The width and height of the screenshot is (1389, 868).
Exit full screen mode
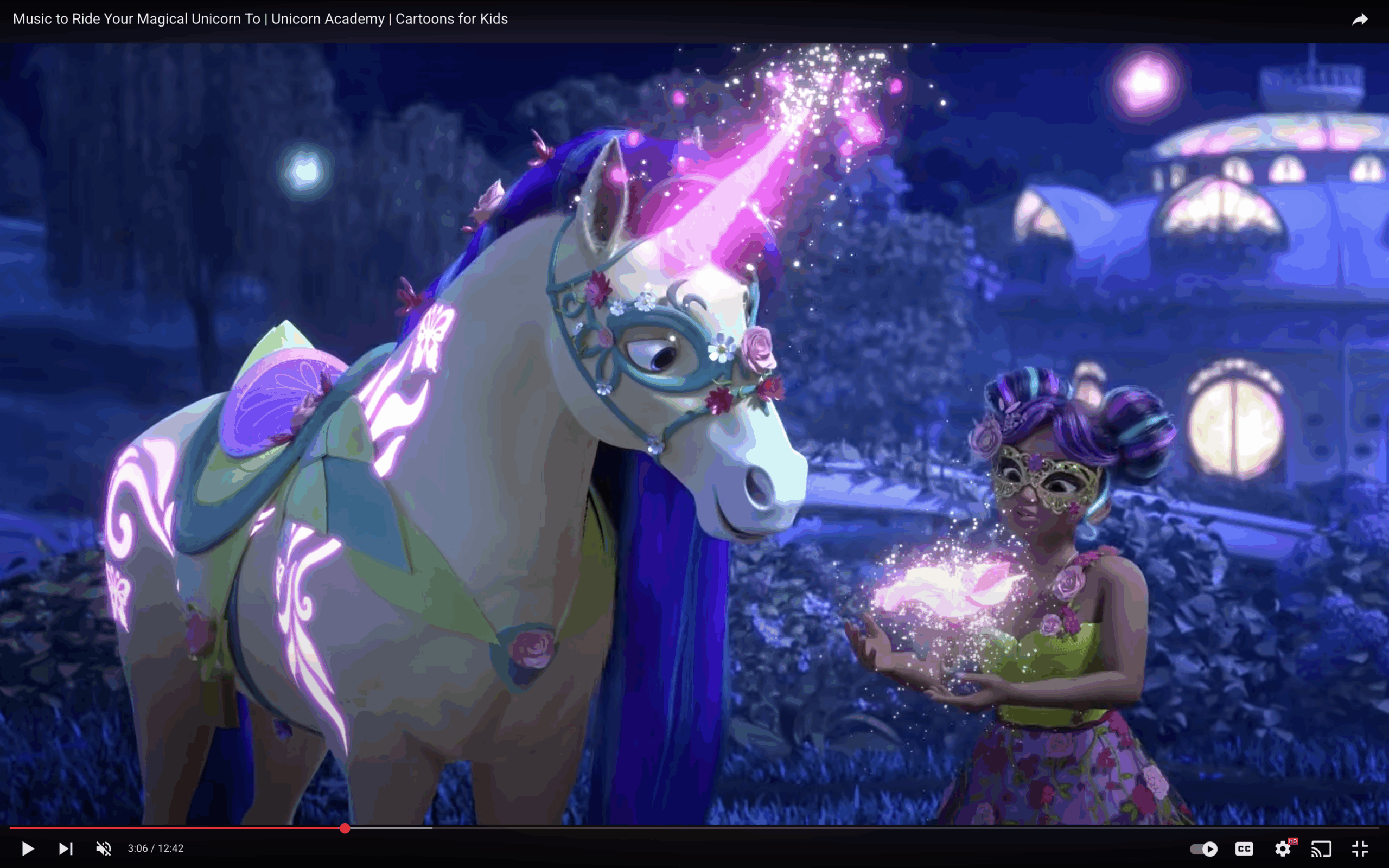pyautogui.click(x=1360, y=848)
